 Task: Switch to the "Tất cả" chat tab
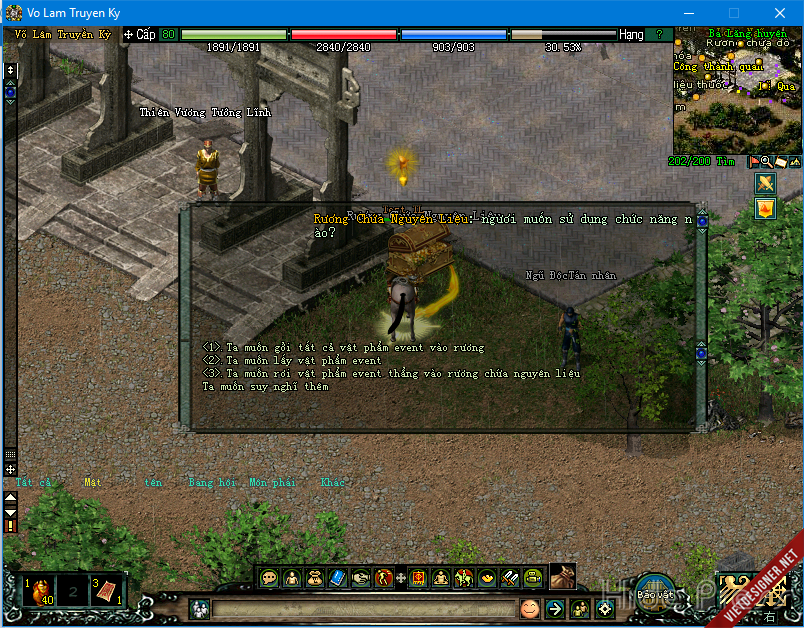click(x=34, y=482)
